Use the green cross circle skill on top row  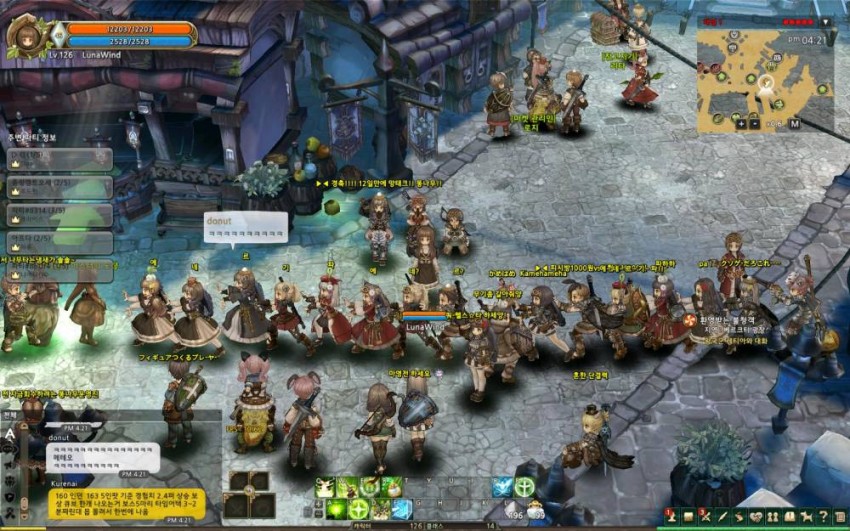click(x=524, y=487)
